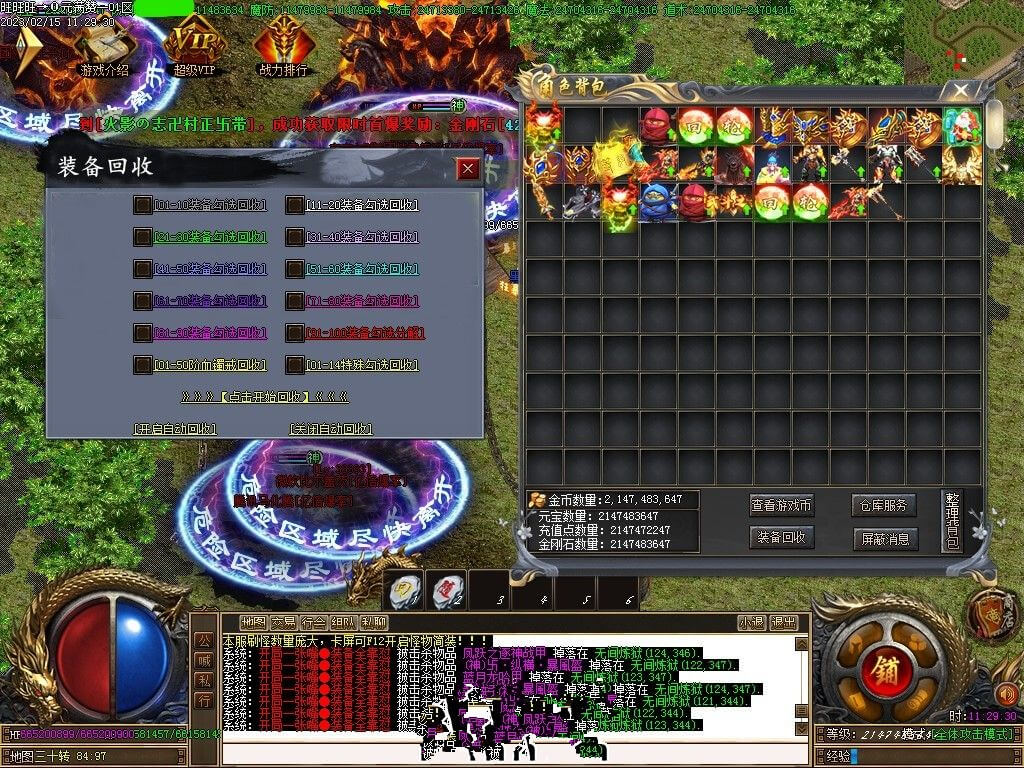
Task: Open the 游戏介绍 game introduction
Action: 104,46
